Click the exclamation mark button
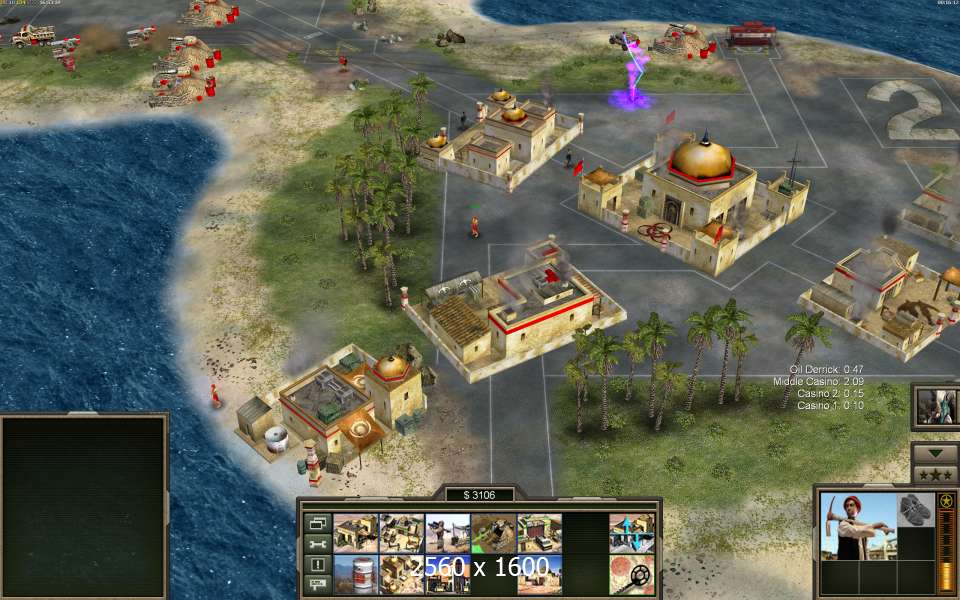 (318, 565)
